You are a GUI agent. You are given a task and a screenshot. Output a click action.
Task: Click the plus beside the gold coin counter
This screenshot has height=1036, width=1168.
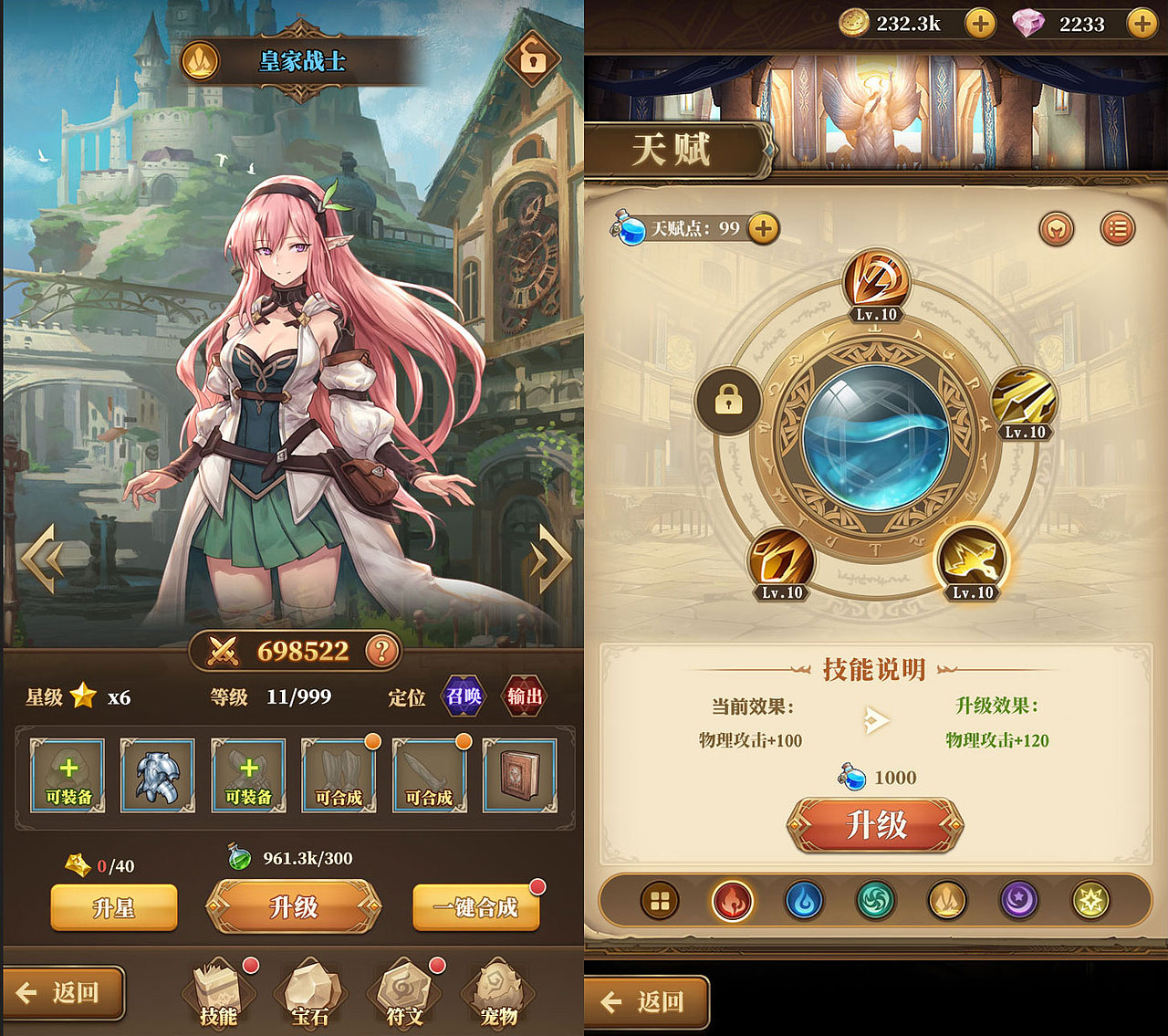click(981, 25)
